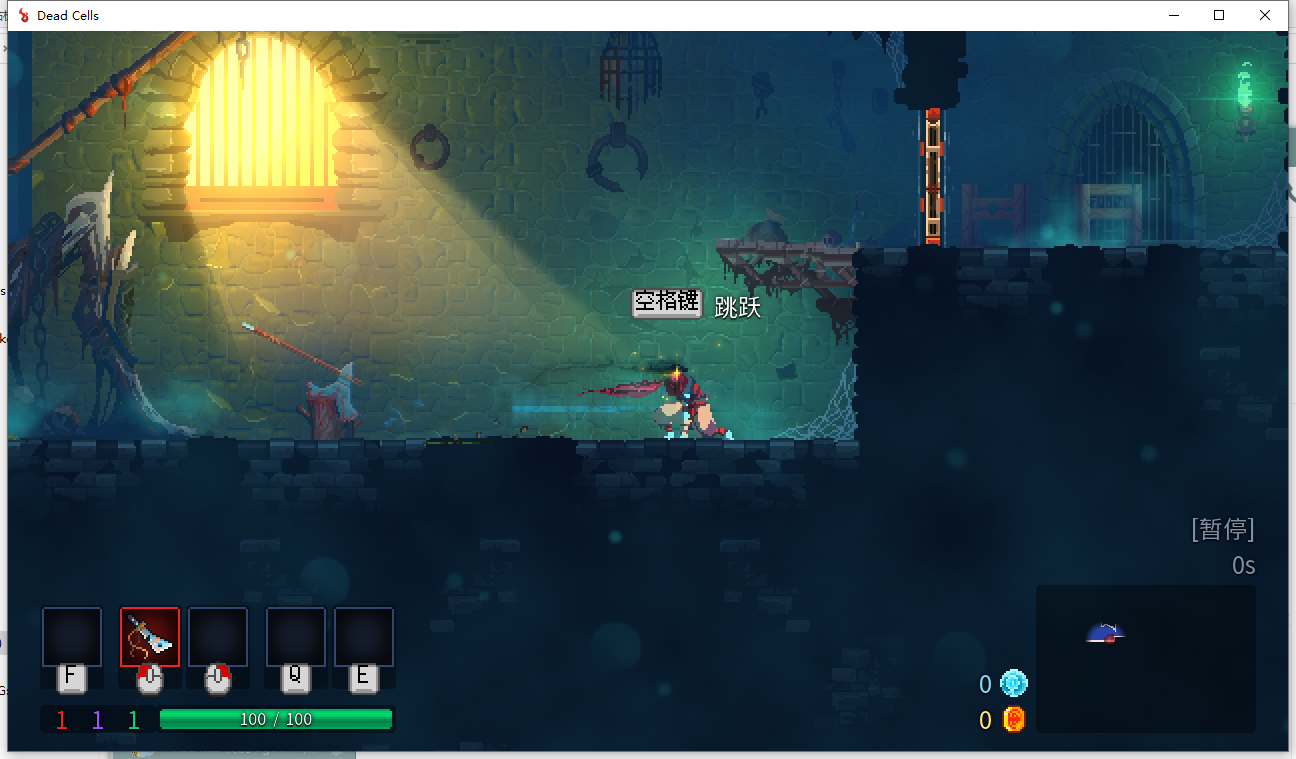Click the minimap in the corner
The width and height of the screenshot is (1296, 759).
coord(1145,658)
